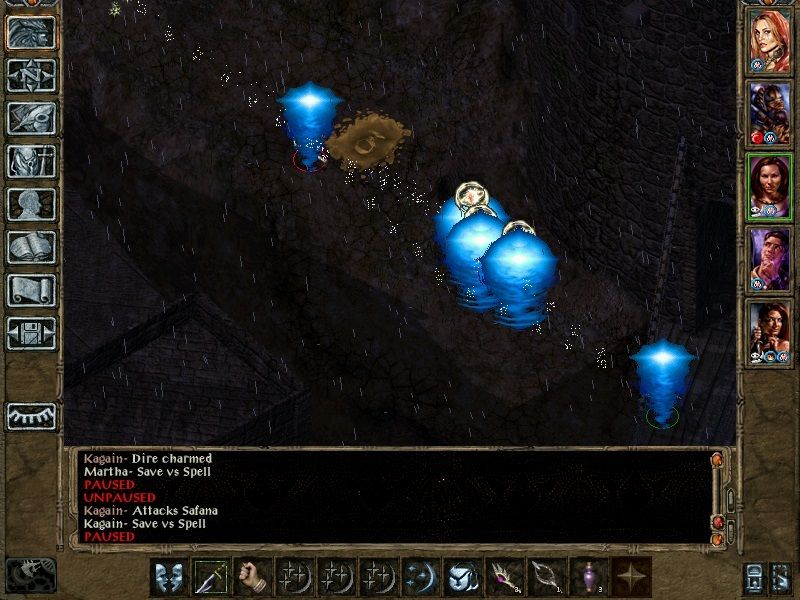Select the armored helmeted character portrait

point(769,114)
